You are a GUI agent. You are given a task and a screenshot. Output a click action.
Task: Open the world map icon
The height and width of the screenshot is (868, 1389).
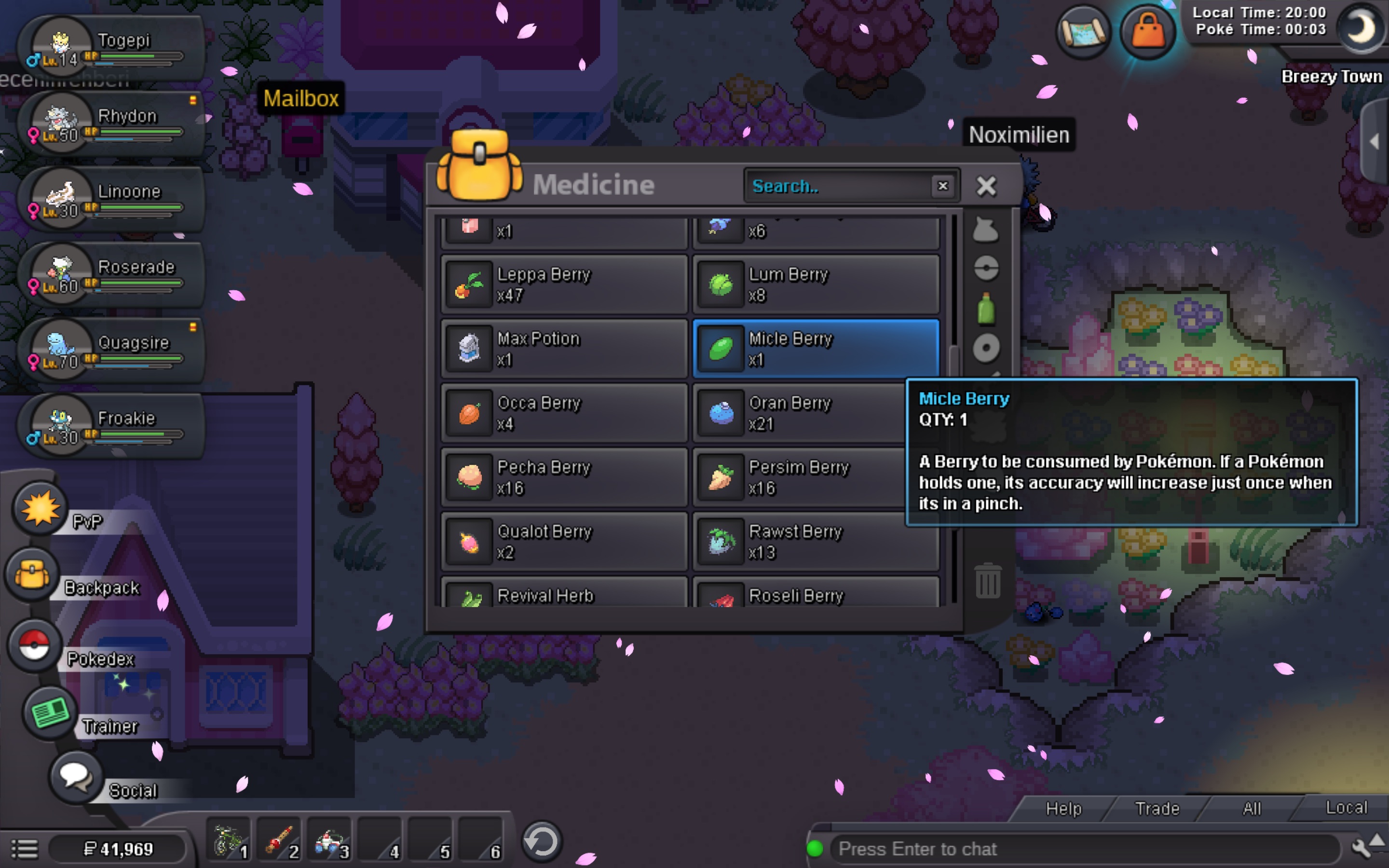(1083, 31)
